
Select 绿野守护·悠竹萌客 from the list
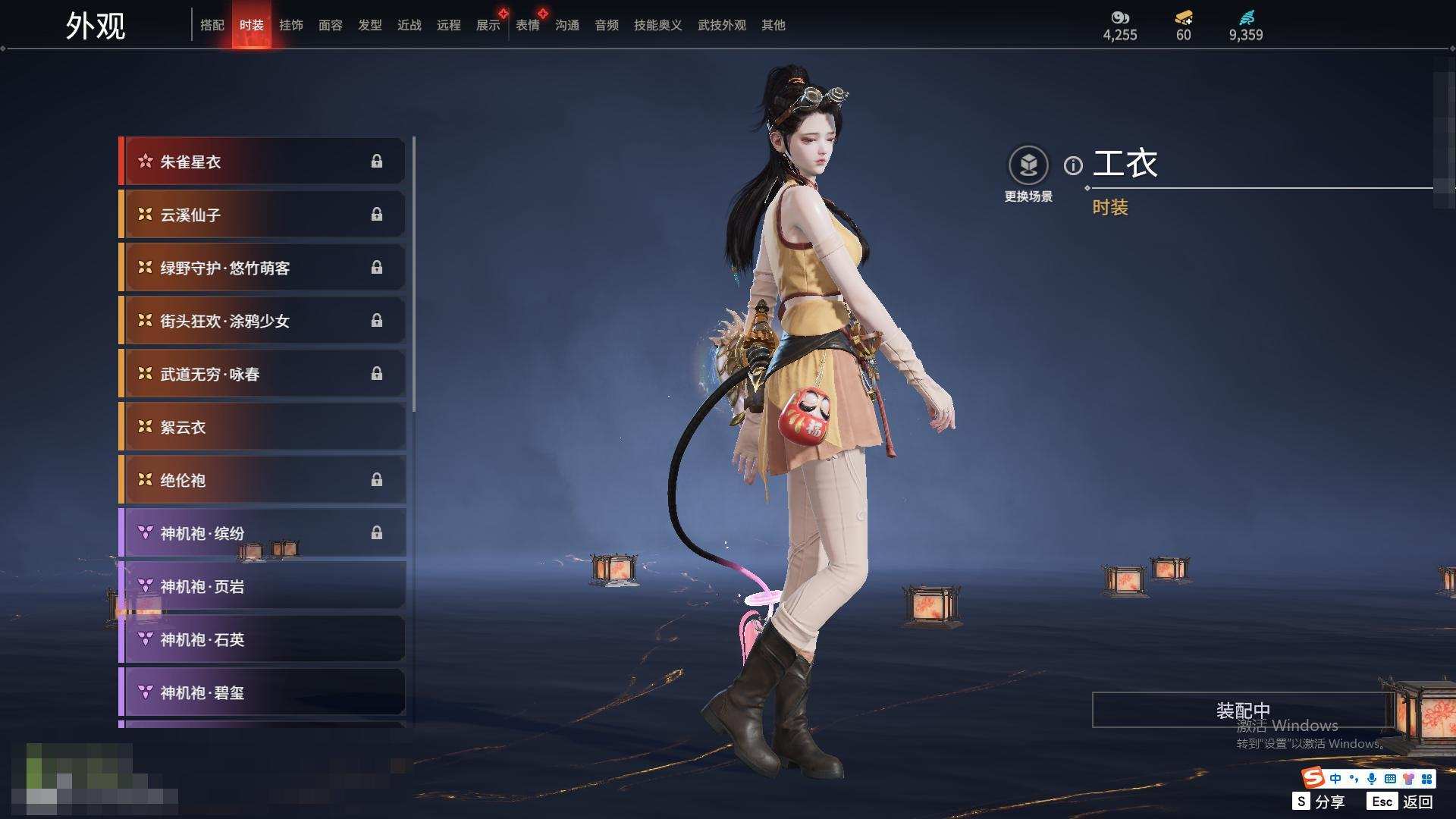coord(262,268)
